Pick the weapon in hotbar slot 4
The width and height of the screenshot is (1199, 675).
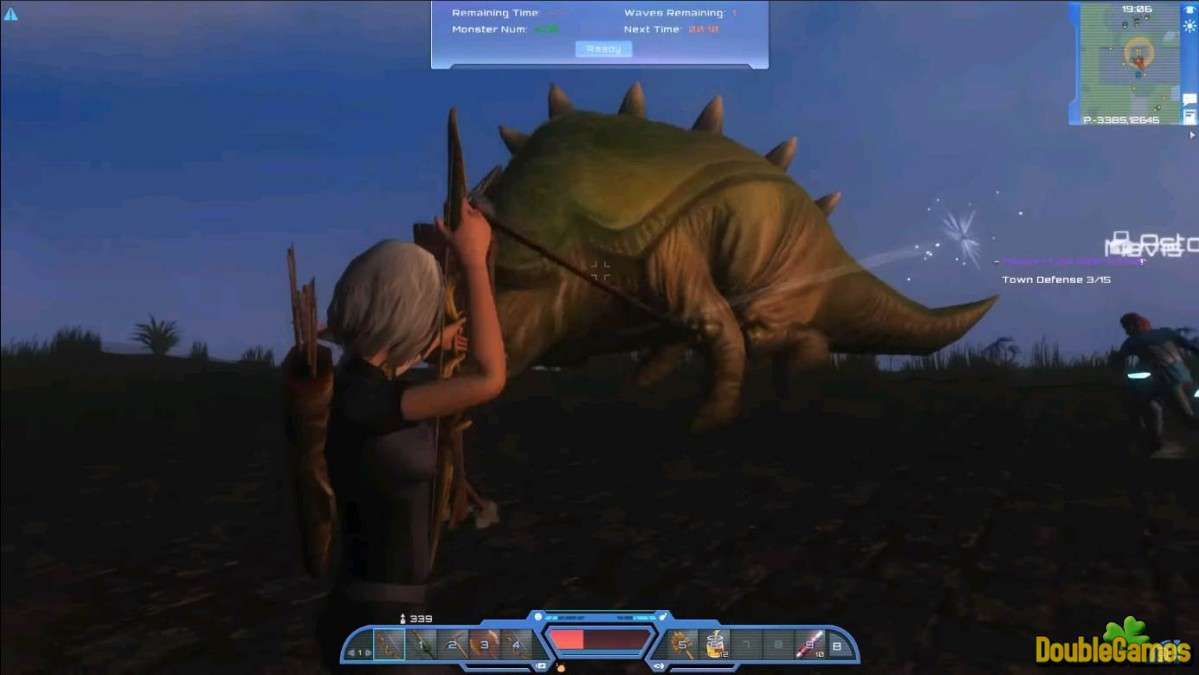(516, 645)
